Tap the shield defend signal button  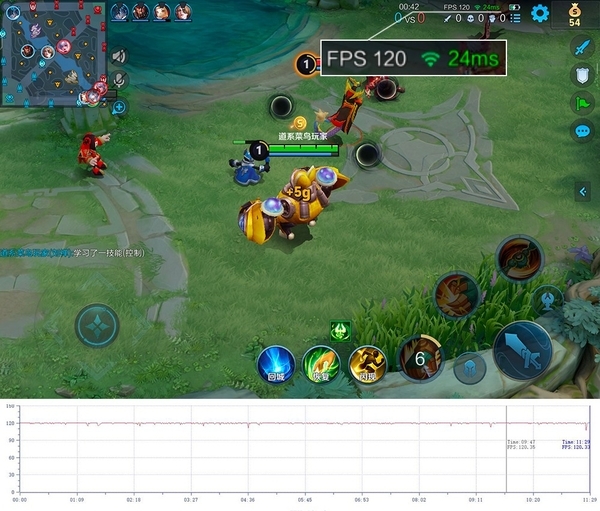(x=582, y=75)
